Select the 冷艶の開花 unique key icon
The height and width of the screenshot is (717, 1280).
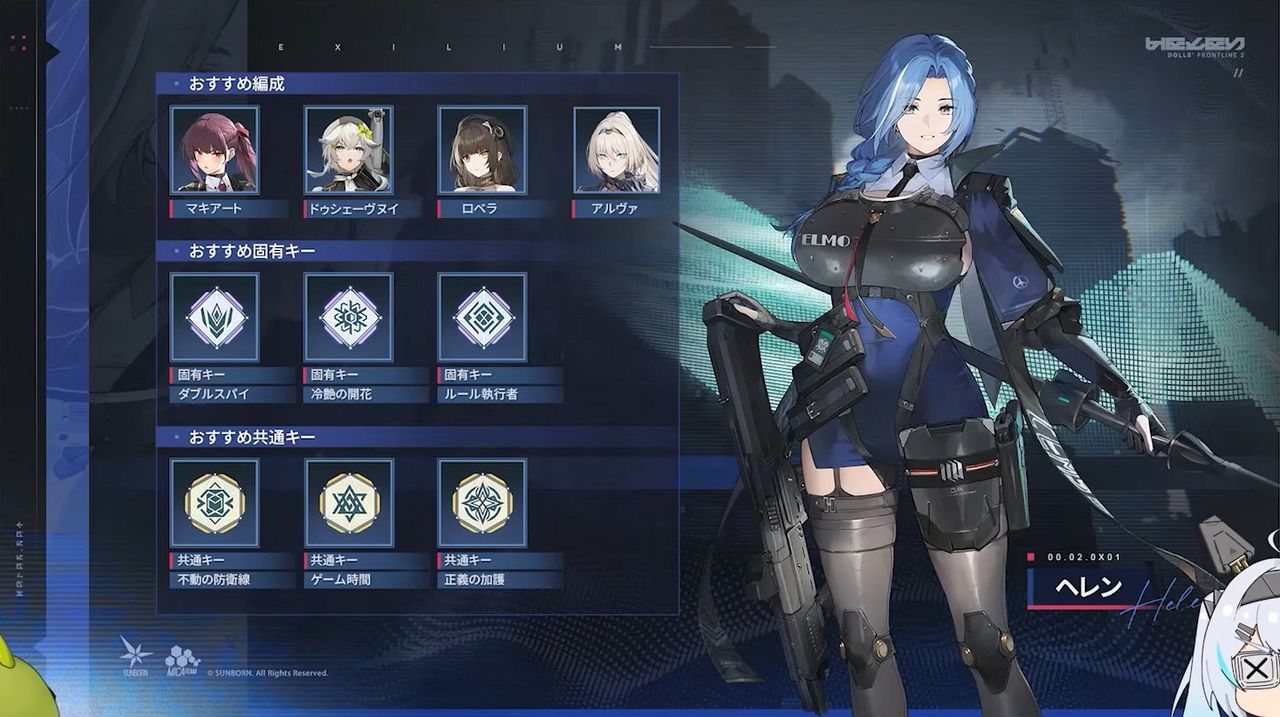point(348,317)
